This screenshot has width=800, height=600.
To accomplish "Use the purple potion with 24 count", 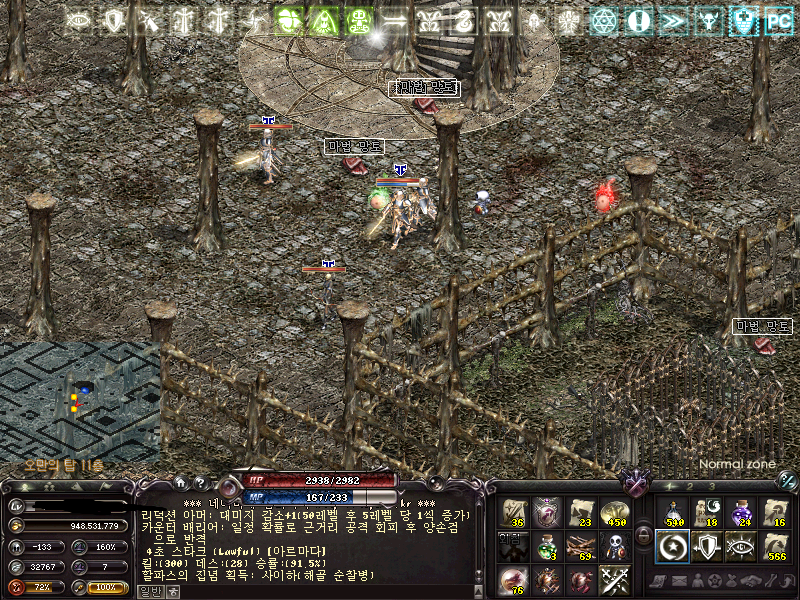I will (x=741, y=513).
